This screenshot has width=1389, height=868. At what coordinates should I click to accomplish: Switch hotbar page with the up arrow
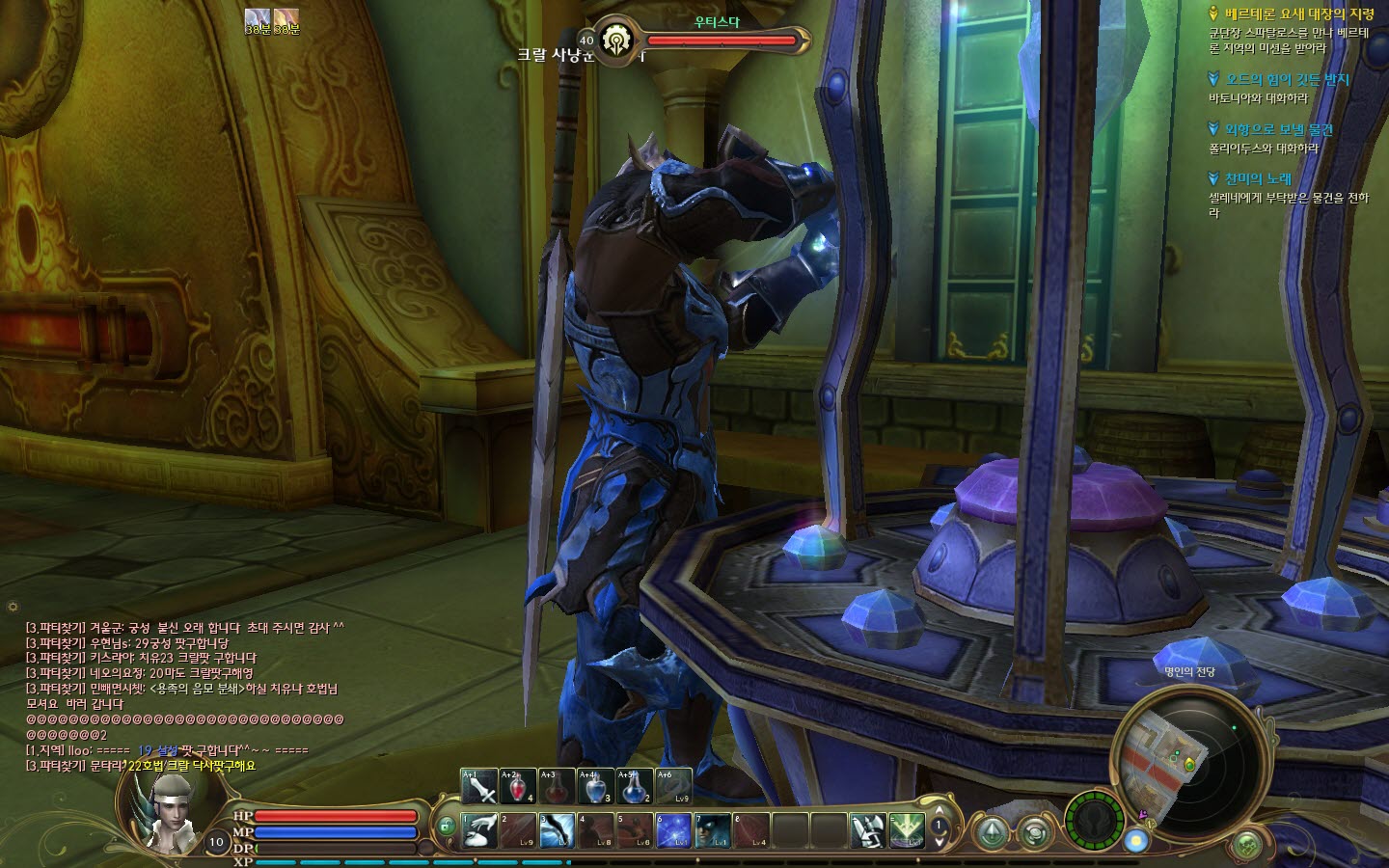coord(939,810)
